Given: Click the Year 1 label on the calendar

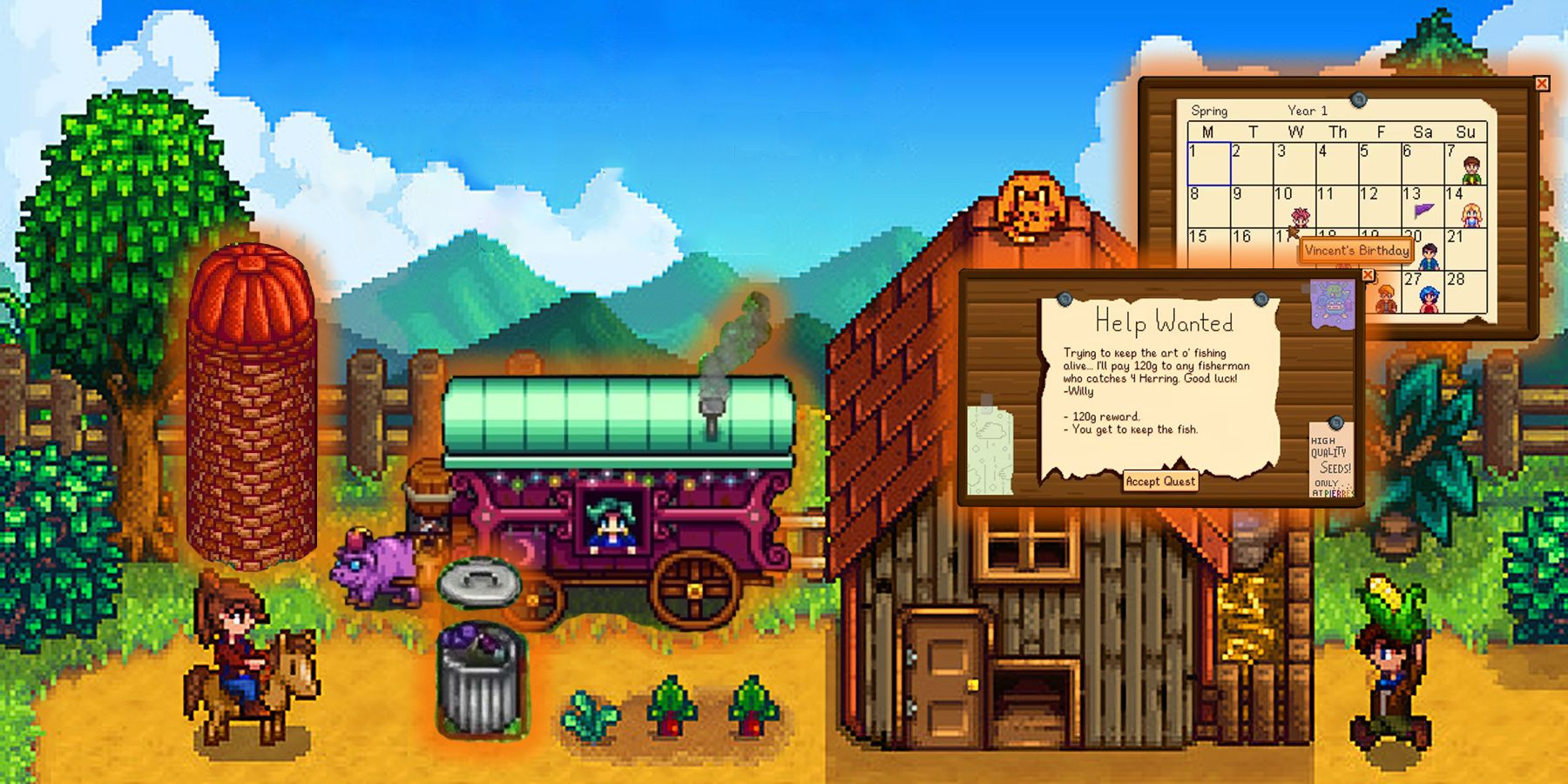Looking at the screenshot, I should coord(1308,110).
